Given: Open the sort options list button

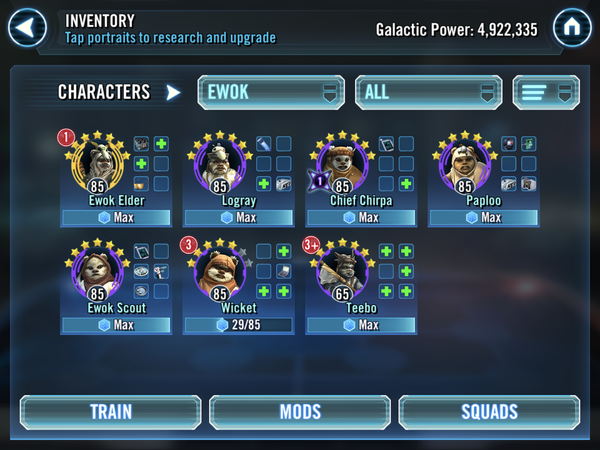Looking at the screenshot, I should click(546, 92).
